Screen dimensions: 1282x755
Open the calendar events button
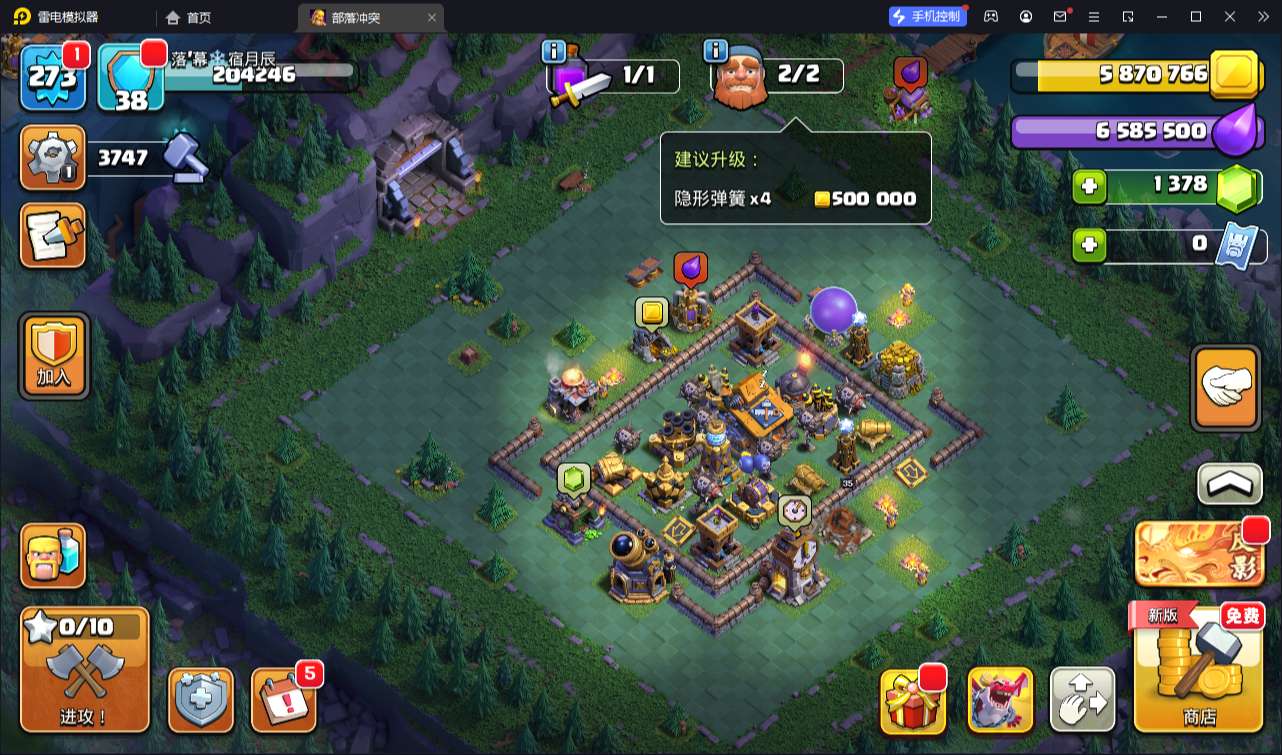click(283, 700)
